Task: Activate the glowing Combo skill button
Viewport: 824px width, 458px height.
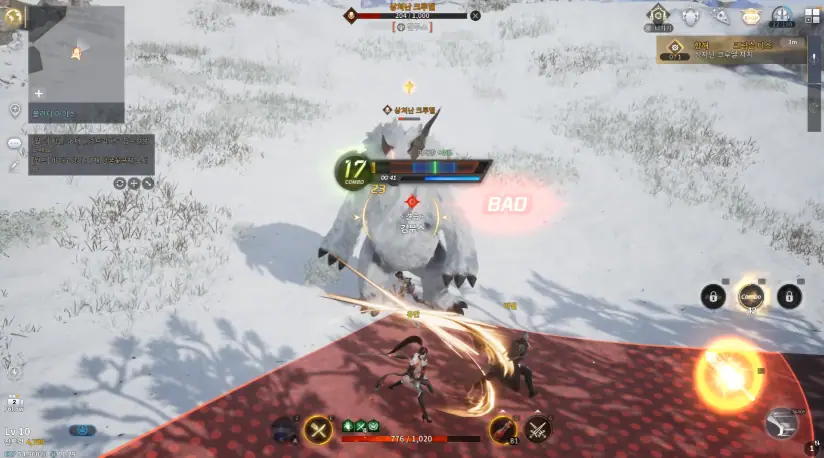Action: [x=751, y=296]
